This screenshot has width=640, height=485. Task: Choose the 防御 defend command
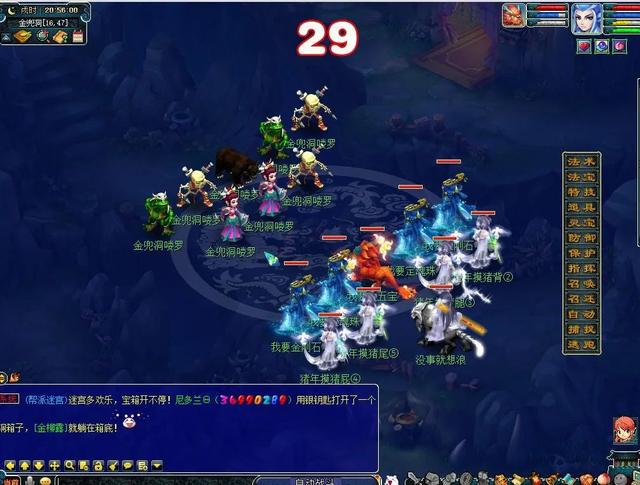[x=581, y=238]
